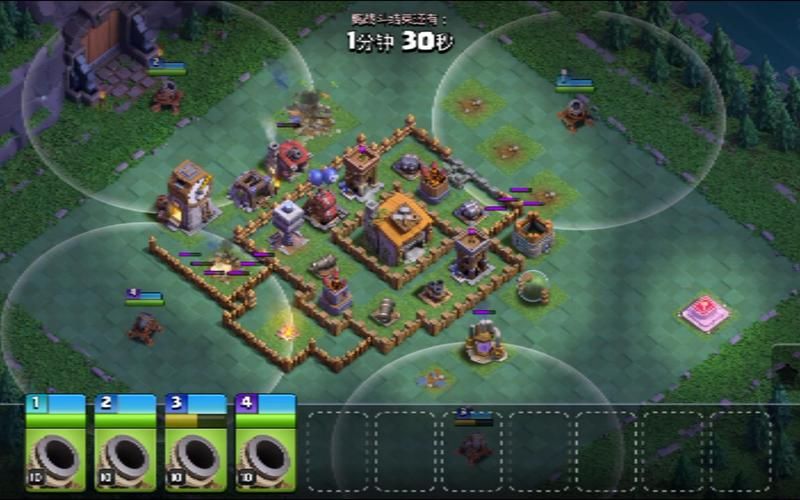
Task: Select the cannon cart card numbered 1
Action: tap(55, 445)
